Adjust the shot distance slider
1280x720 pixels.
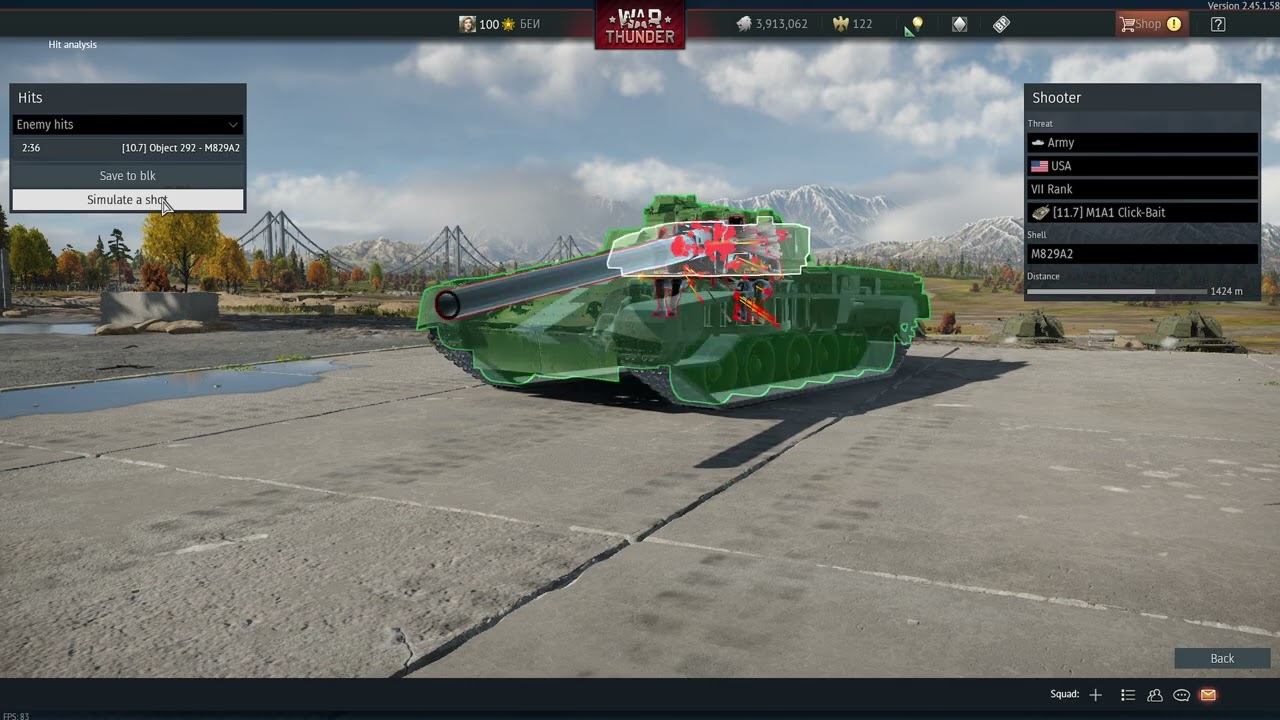tap(1155, 291)
